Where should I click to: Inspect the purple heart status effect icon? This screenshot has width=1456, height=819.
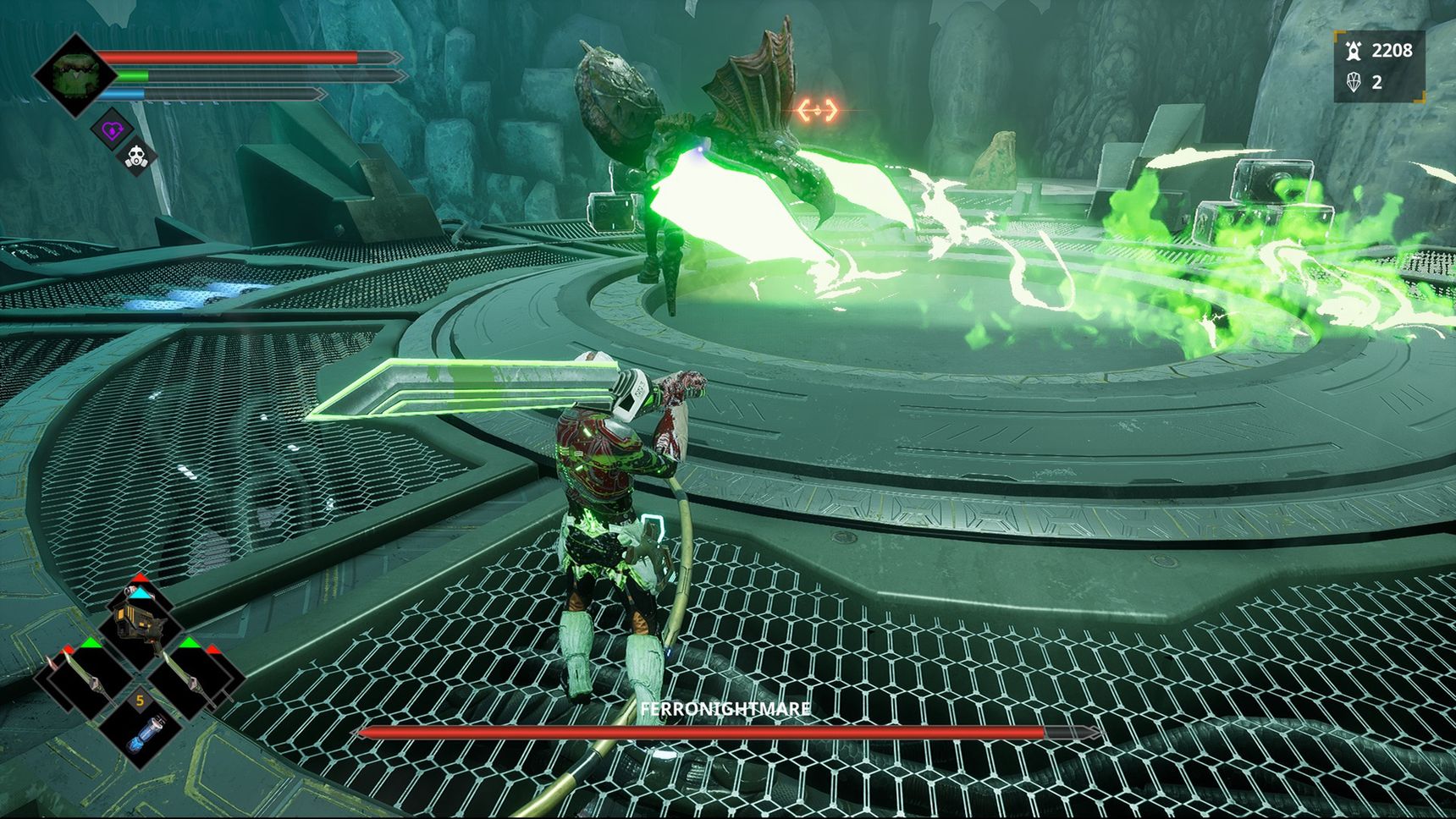pos(113,130)
